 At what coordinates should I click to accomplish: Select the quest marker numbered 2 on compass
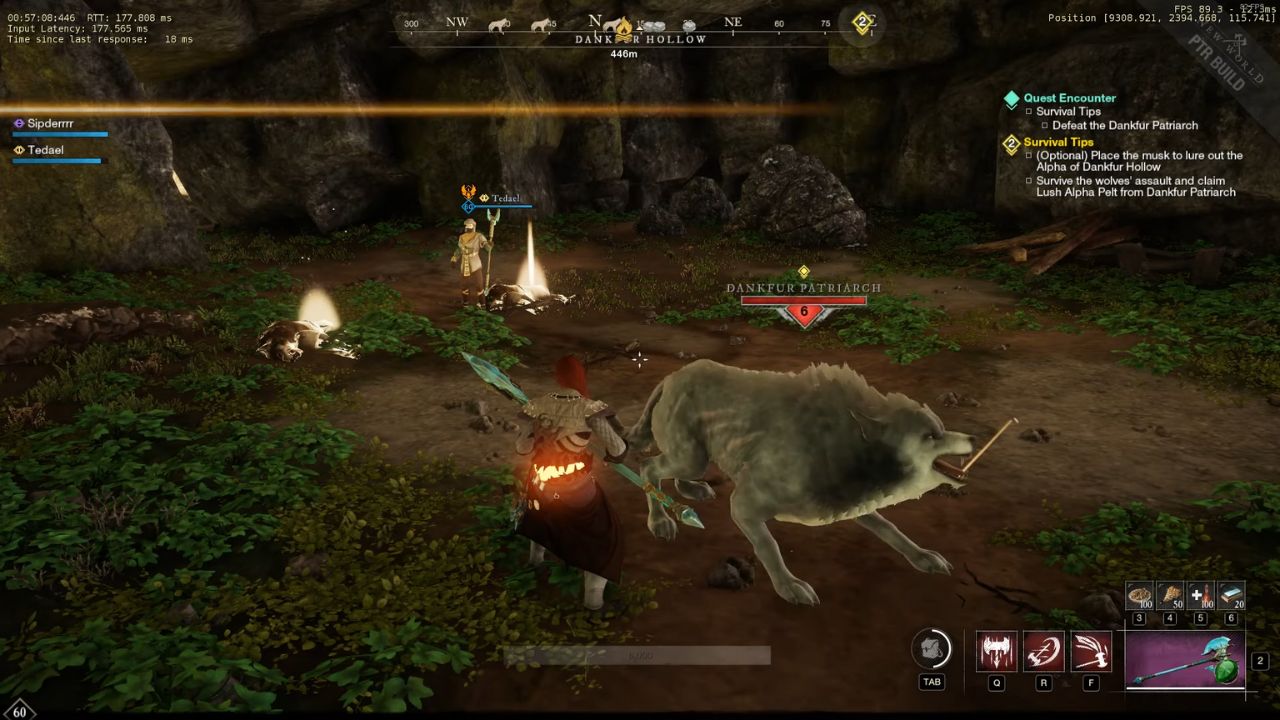point(862,23)
